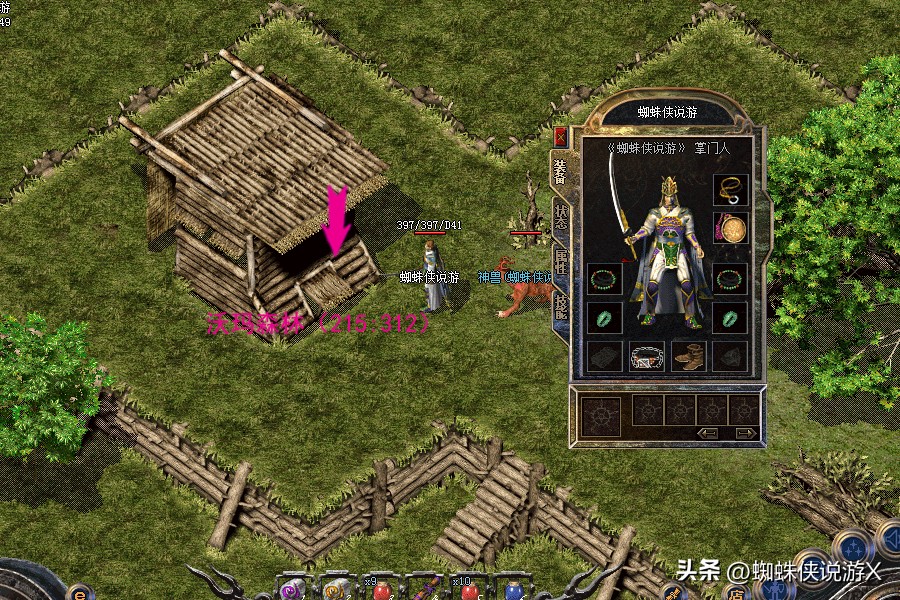Choose the equipped brown boots slot

point(689,356)
